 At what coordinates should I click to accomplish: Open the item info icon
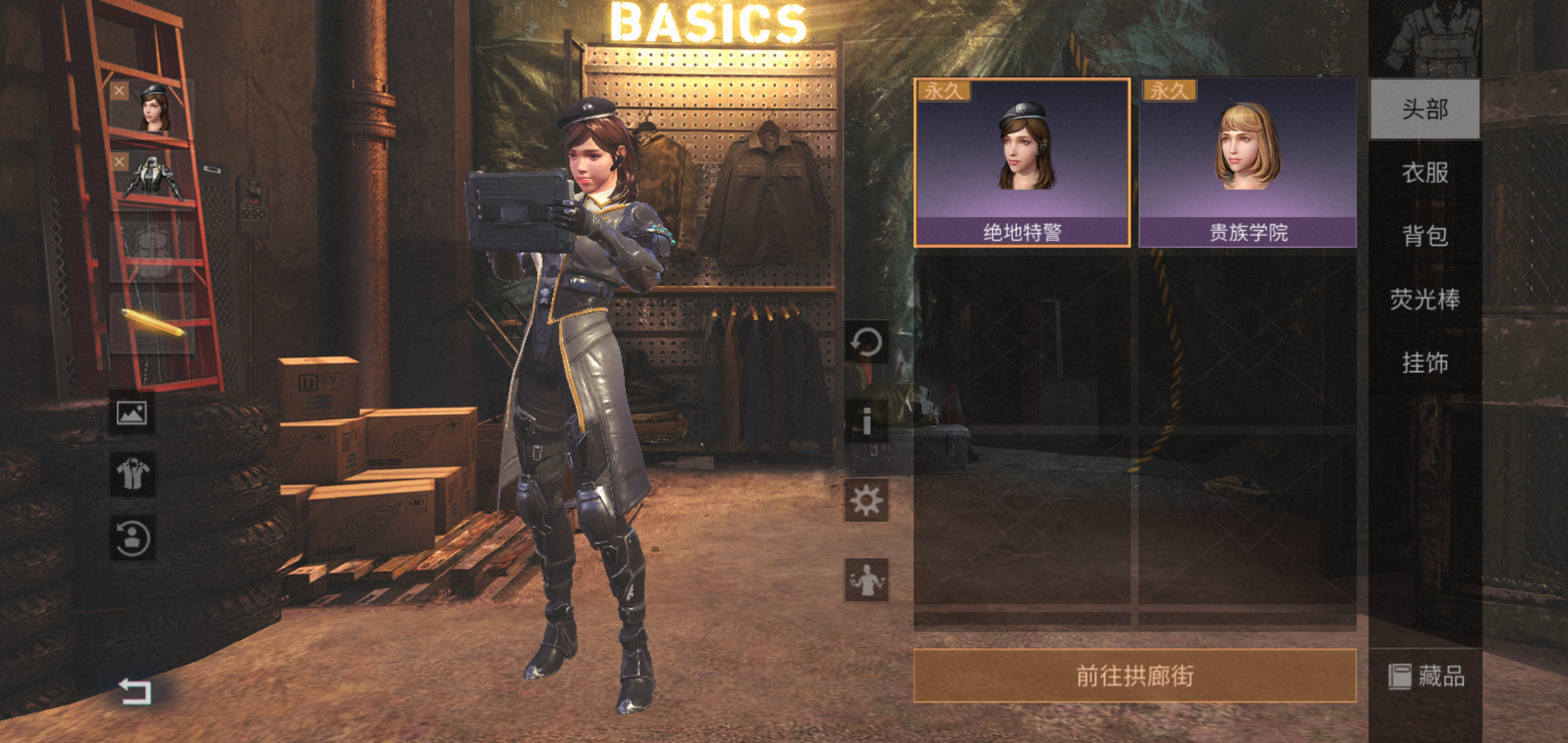[x=866, y=421]
